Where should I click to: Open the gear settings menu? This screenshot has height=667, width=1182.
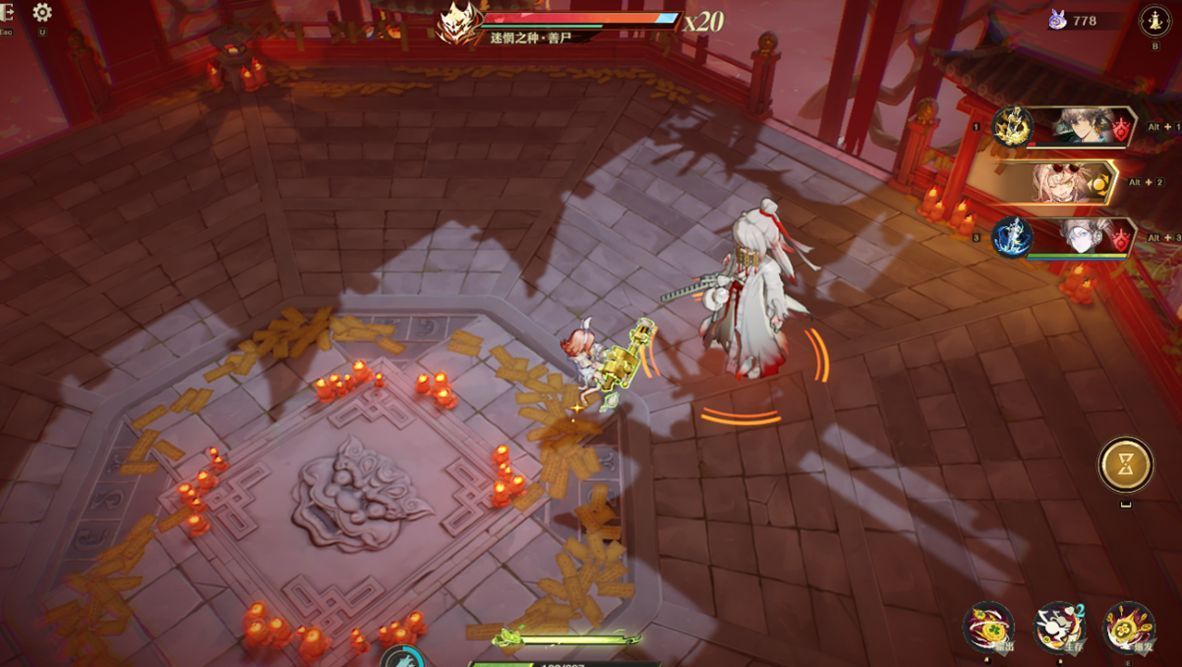42,13
